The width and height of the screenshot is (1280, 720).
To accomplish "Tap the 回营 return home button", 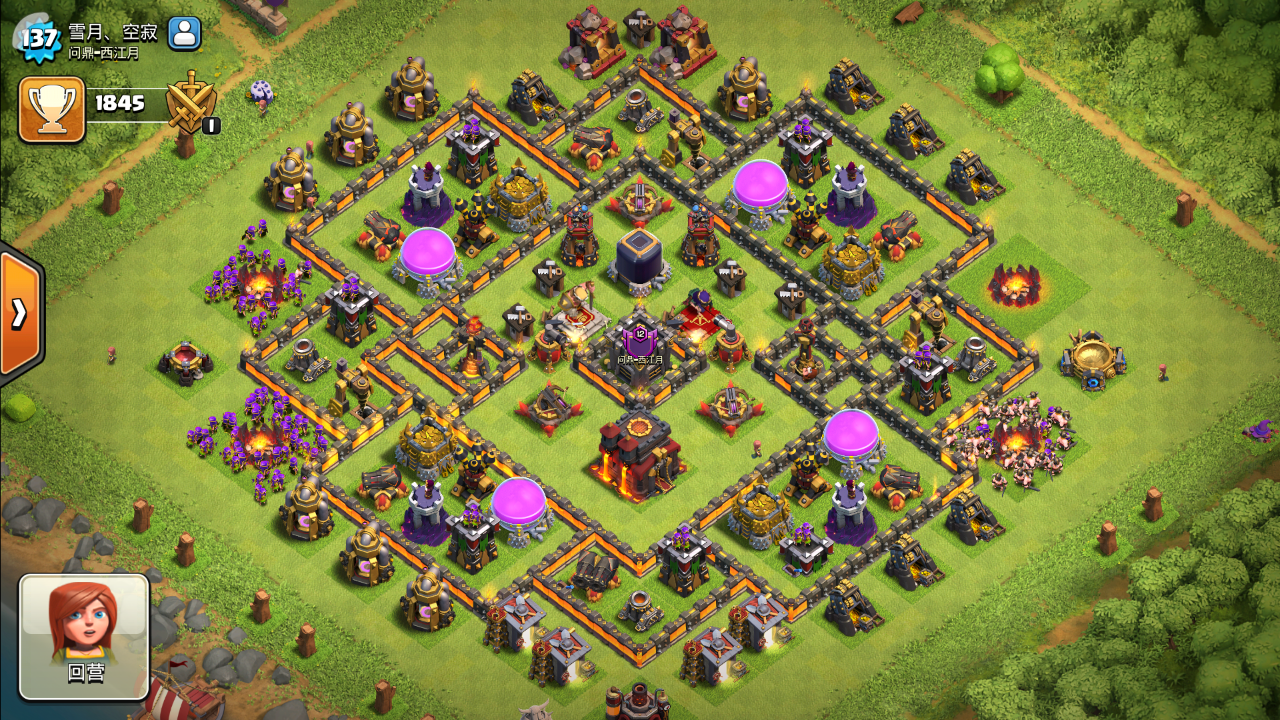I will pos(85,636).
